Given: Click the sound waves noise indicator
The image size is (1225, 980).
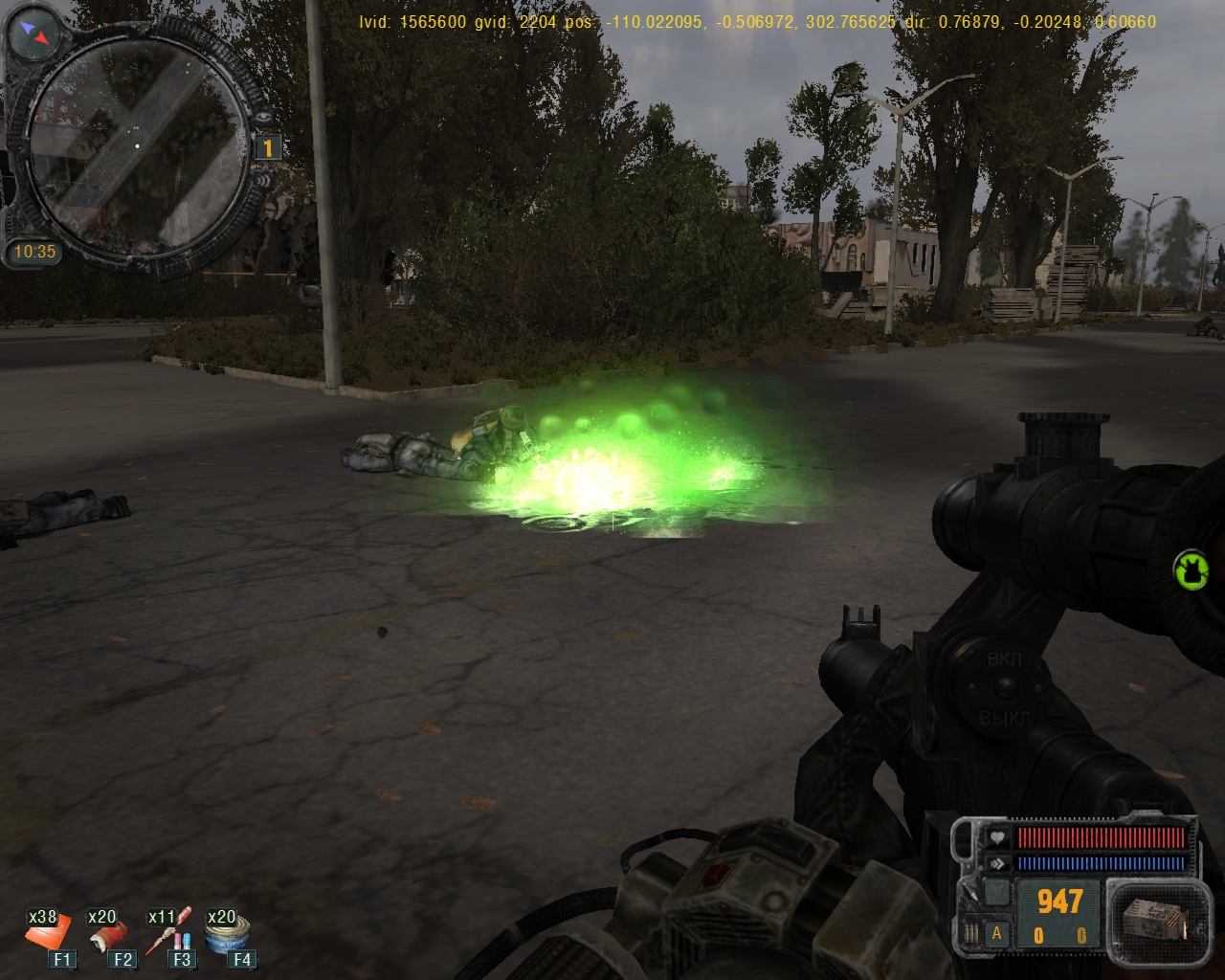Looking at the screenshot, I should (264, 182).
